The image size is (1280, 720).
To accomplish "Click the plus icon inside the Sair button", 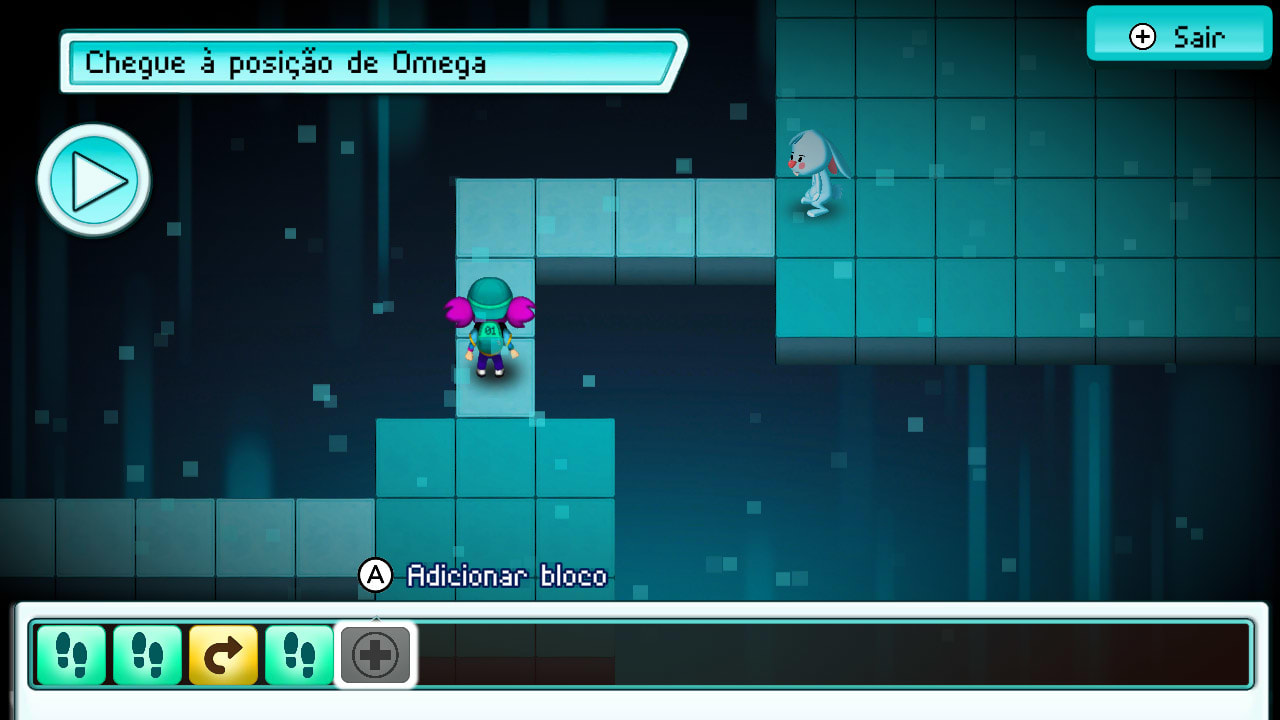I will [1140, 35].
